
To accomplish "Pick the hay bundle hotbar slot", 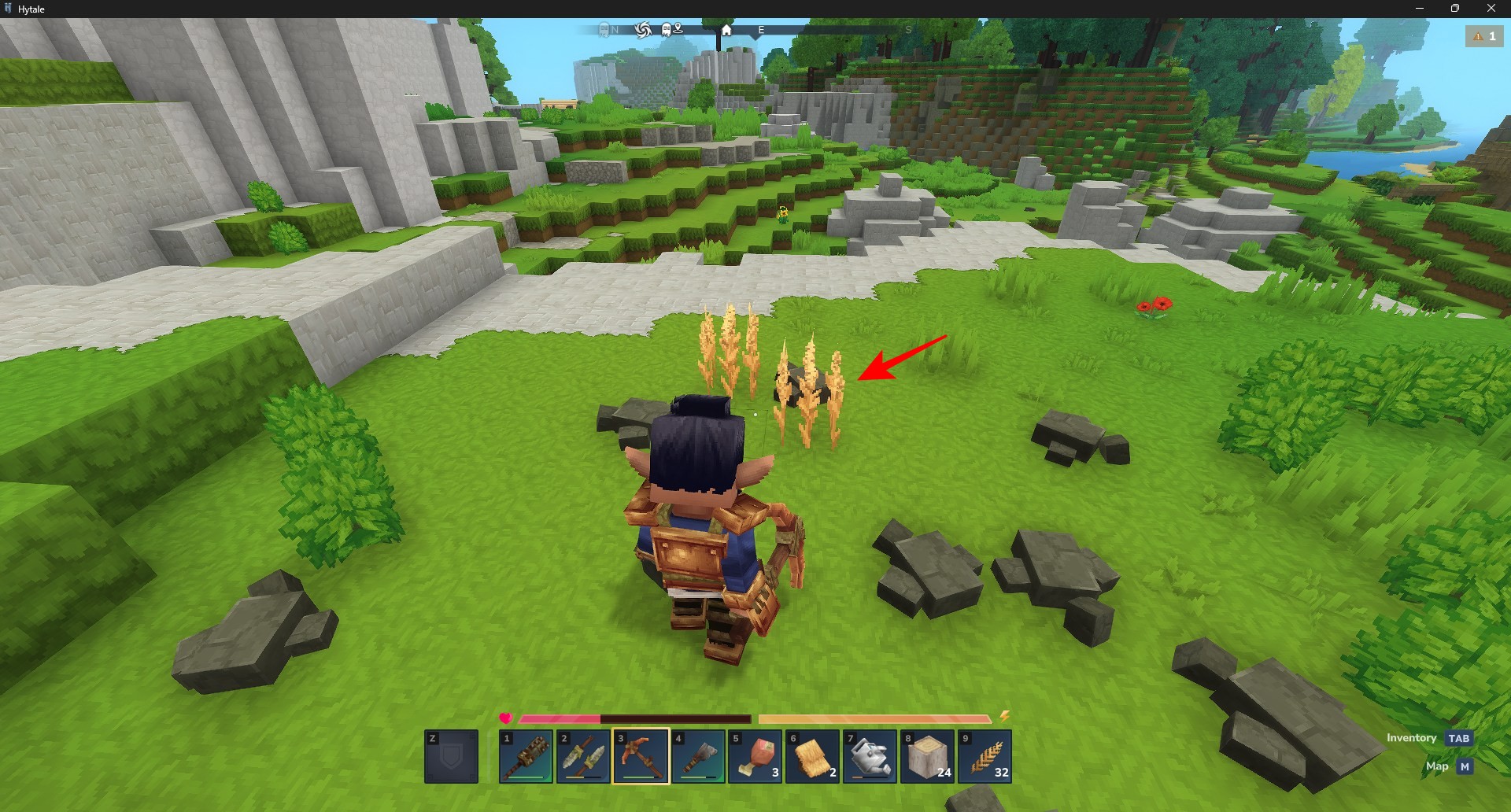I will coord(813,756).
